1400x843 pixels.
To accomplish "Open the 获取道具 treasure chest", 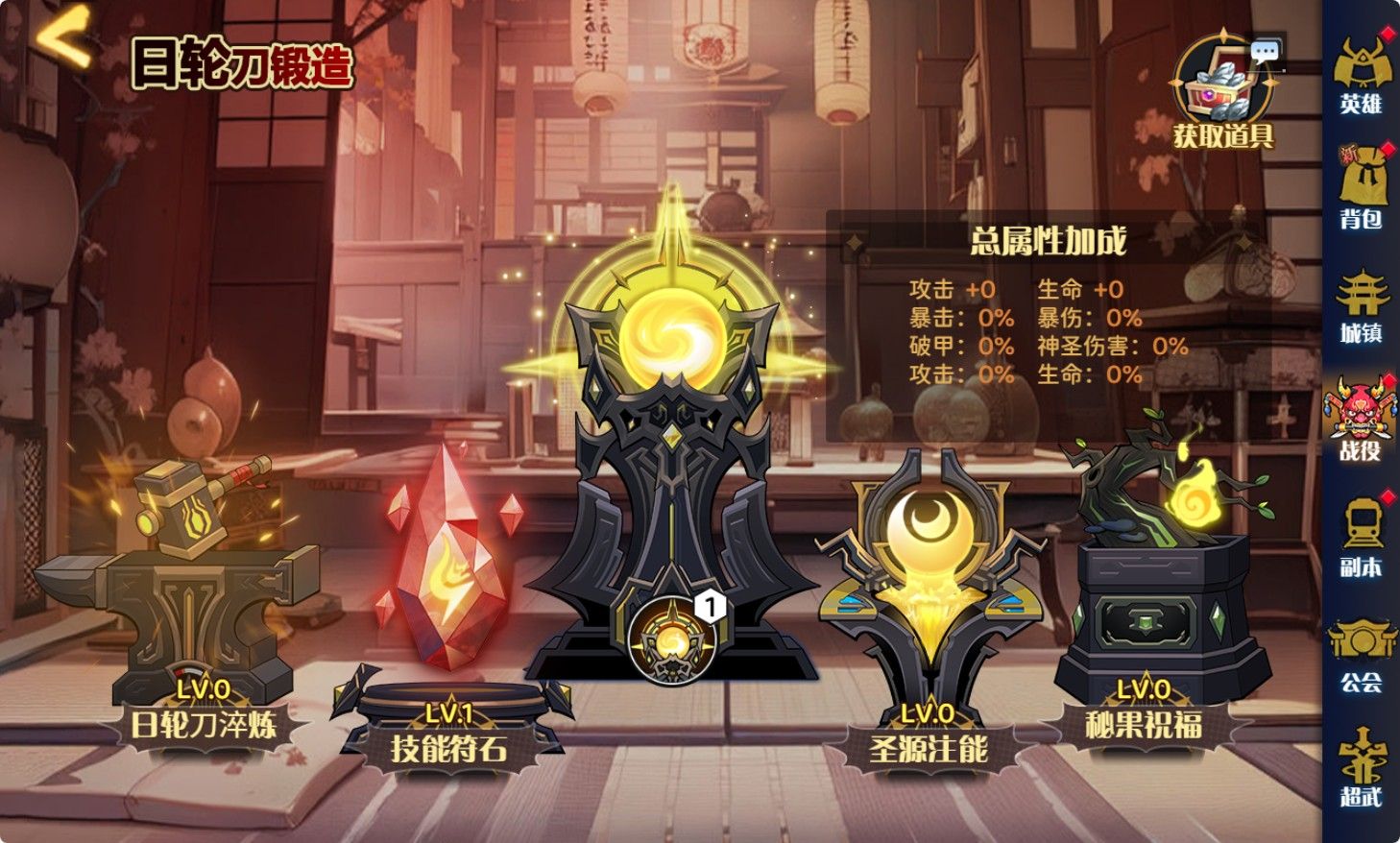I will click(x=1222, y=93).
